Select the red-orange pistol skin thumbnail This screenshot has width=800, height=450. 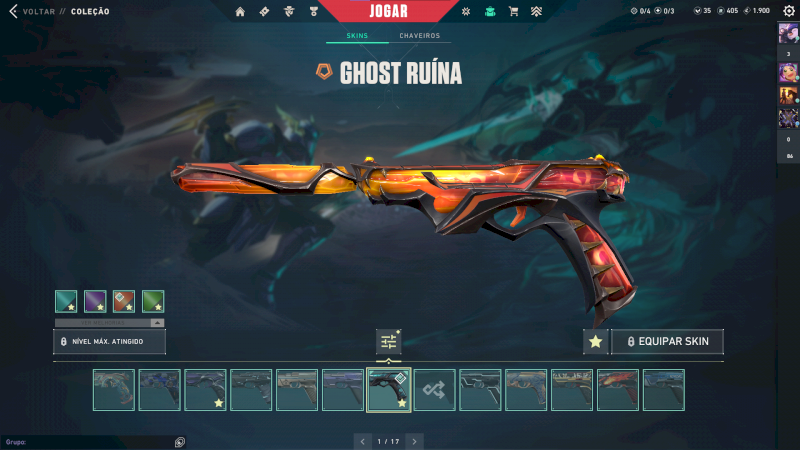[618, 390]
